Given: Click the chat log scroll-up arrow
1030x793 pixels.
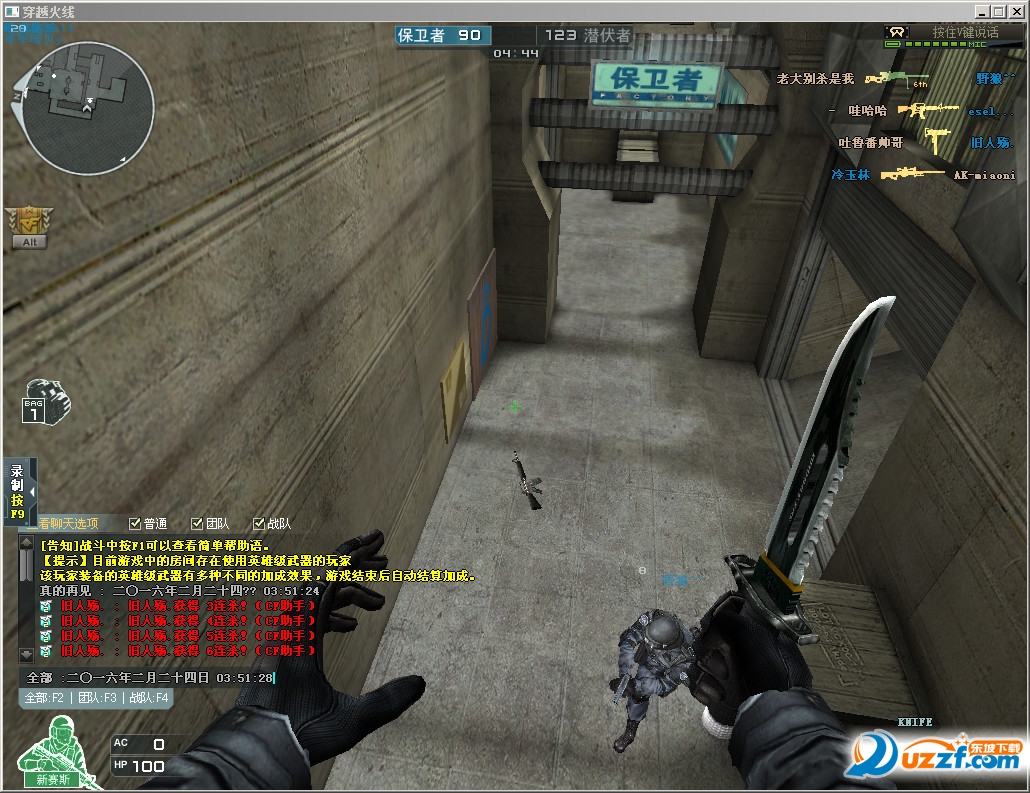Looking at the screenshot, I should pyautogui.click(x=25, y=544).
